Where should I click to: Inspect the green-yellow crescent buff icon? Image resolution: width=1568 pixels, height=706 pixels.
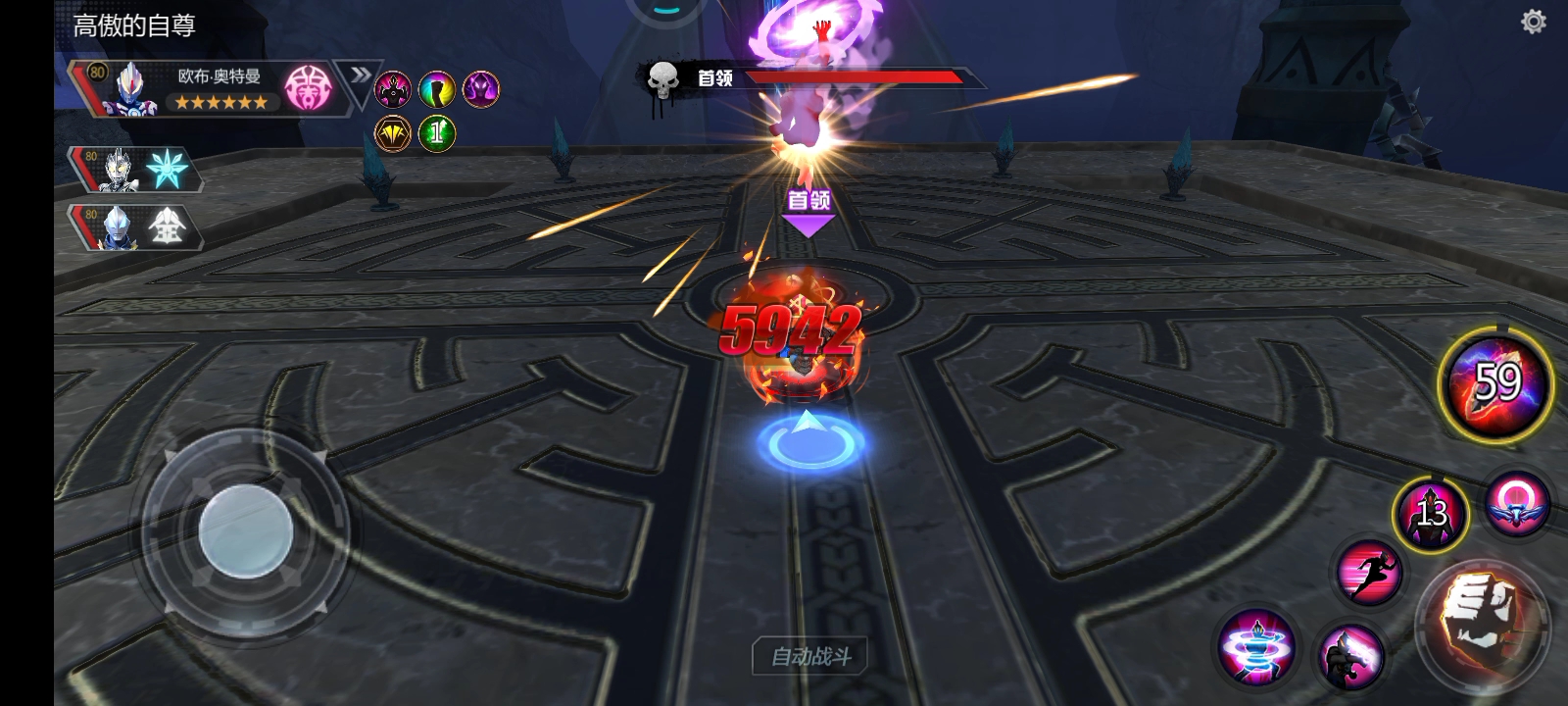click(436, 89)
